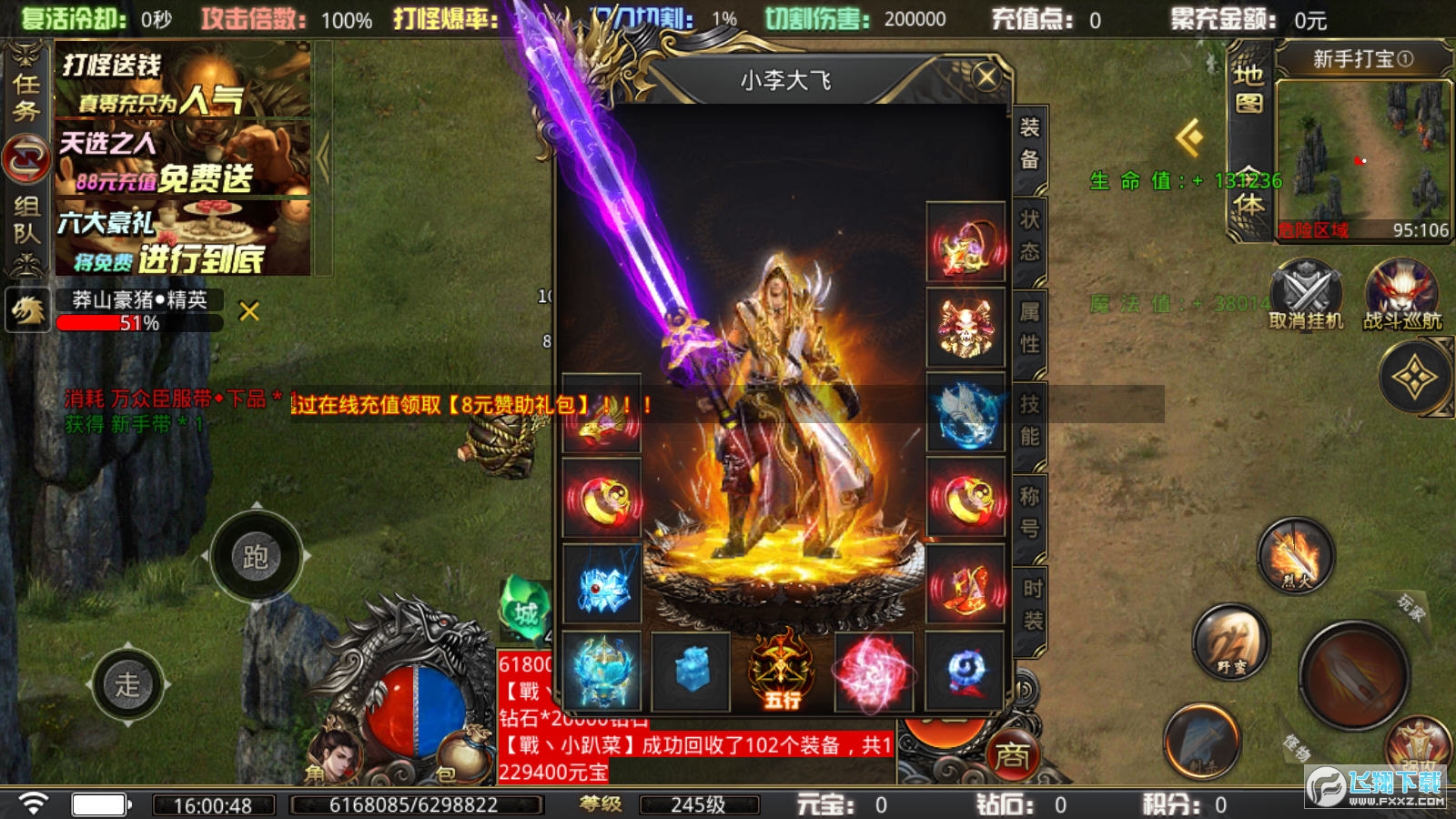
Task: Close the 小李大飞 character panel
Action: coord(986,77)
